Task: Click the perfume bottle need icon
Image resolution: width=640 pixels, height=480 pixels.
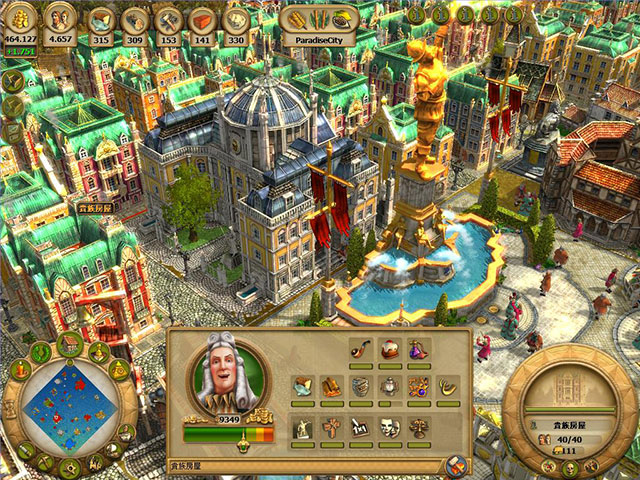Action: 418,350
